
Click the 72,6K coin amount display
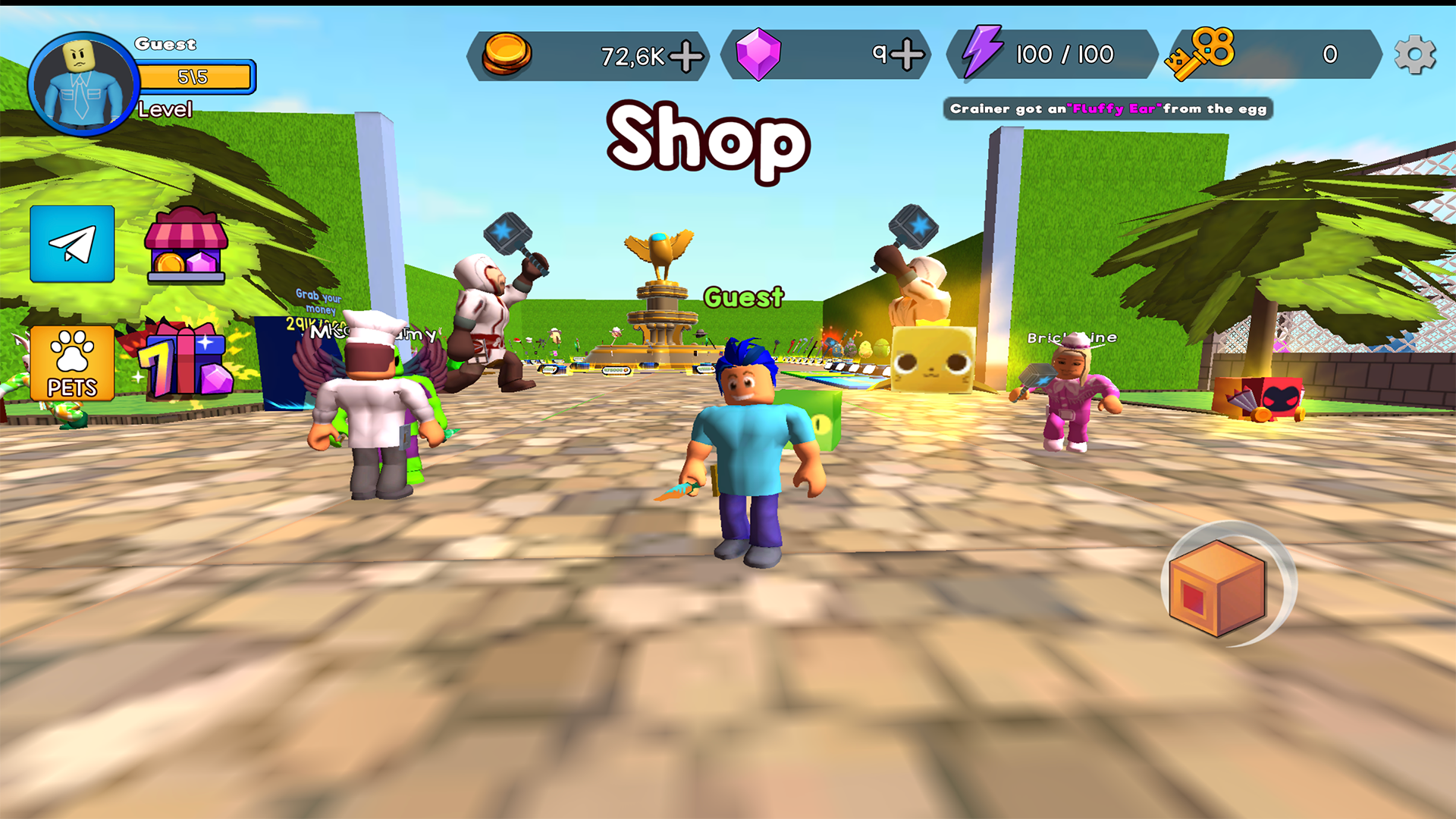633,53
